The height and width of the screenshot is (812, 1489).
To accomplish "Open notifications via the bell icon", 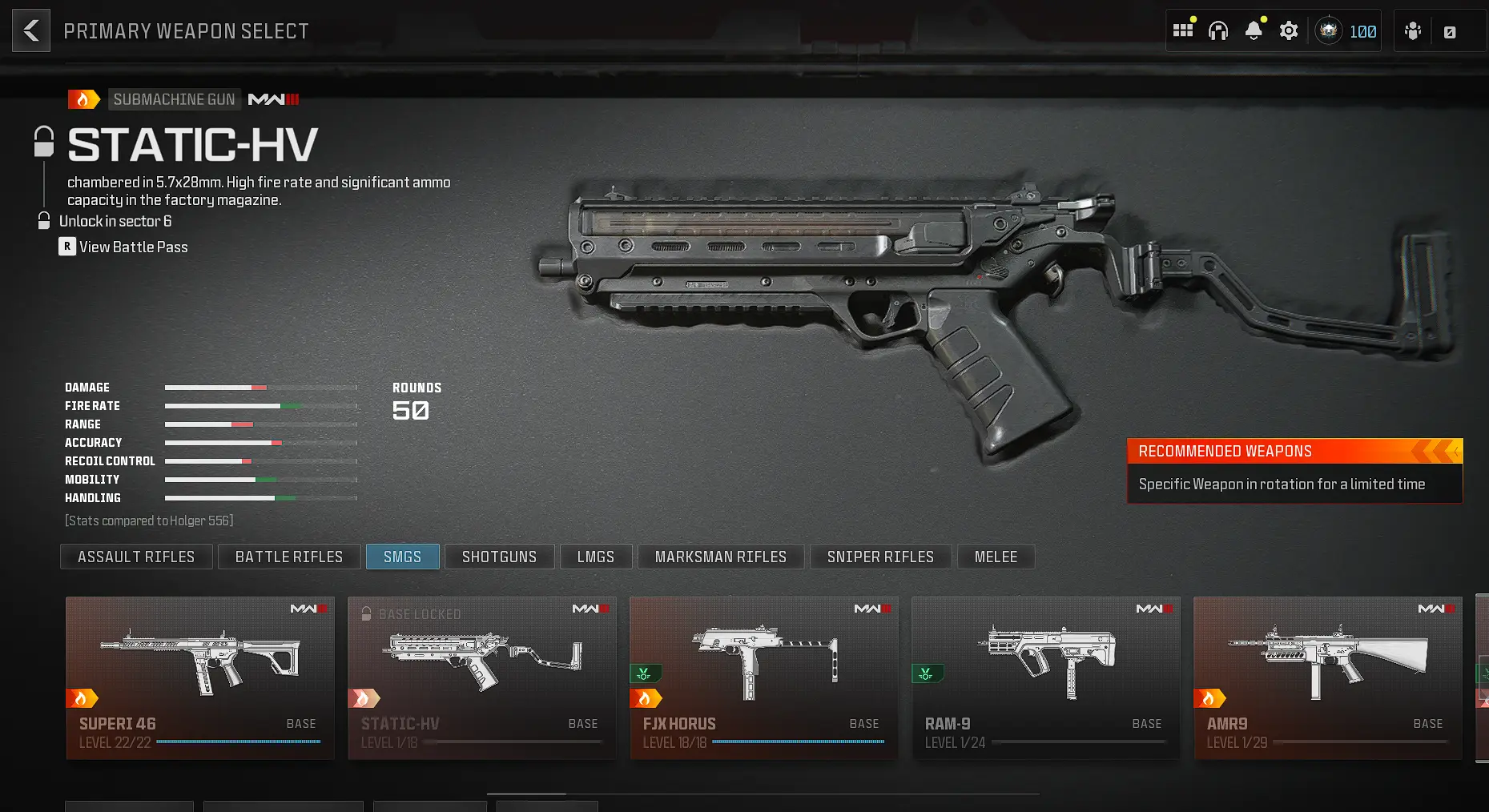I will [x=1254, y=30].
